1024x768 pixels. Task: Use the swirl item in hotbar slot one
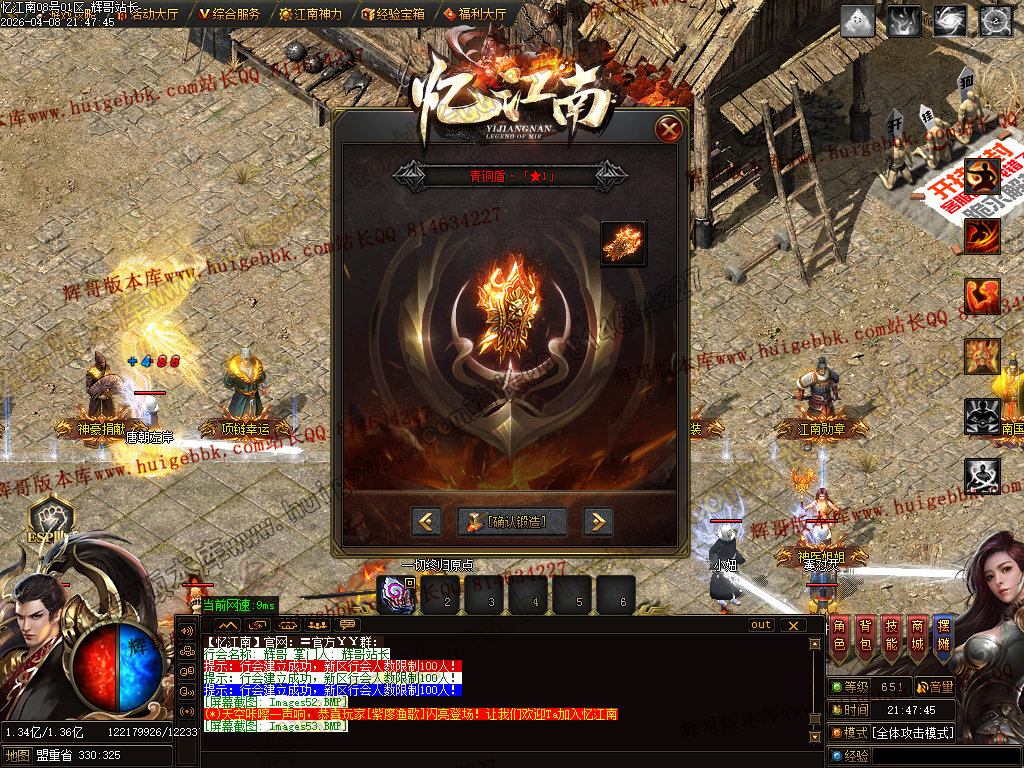395,597
